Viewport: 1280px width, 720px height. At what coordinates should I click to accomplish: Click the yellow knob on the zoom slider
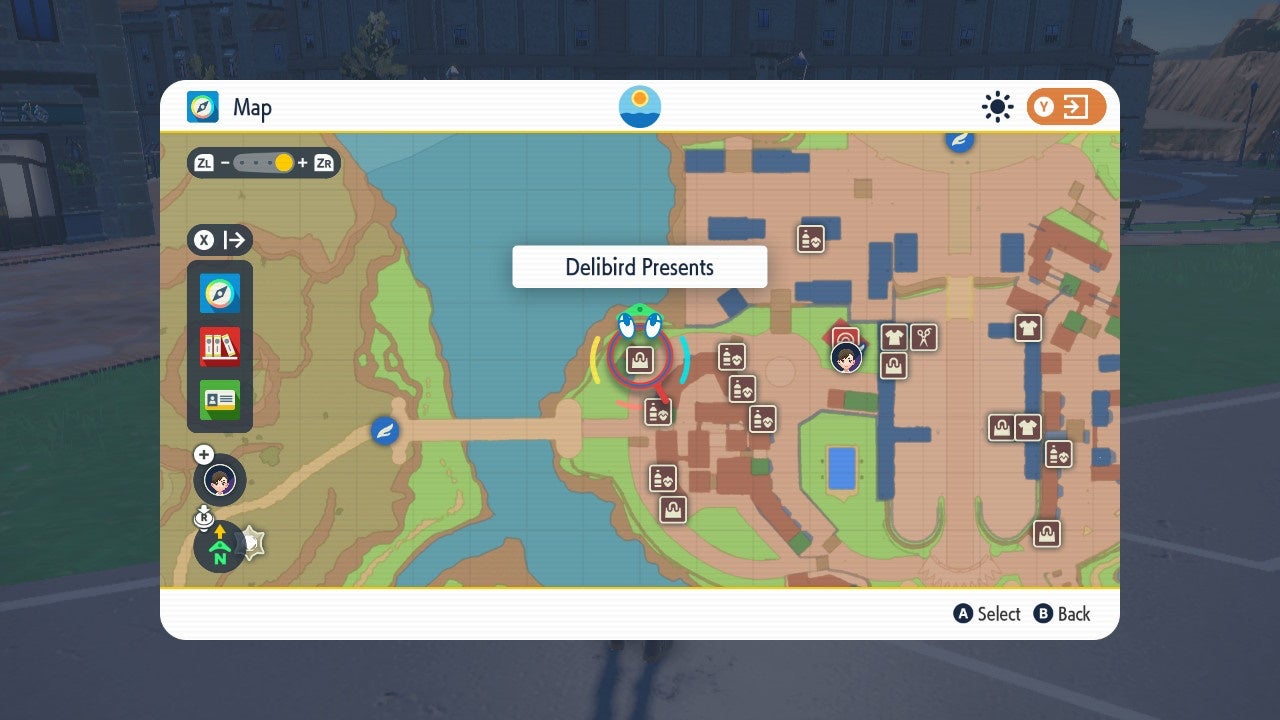point(282,161)
